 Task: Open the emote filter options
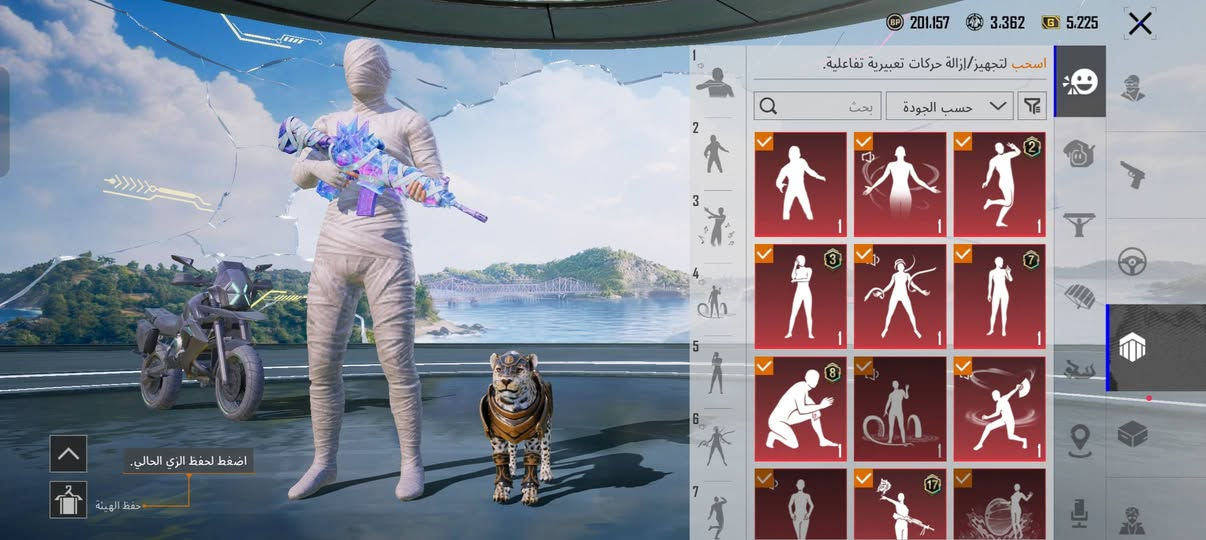1029,105
